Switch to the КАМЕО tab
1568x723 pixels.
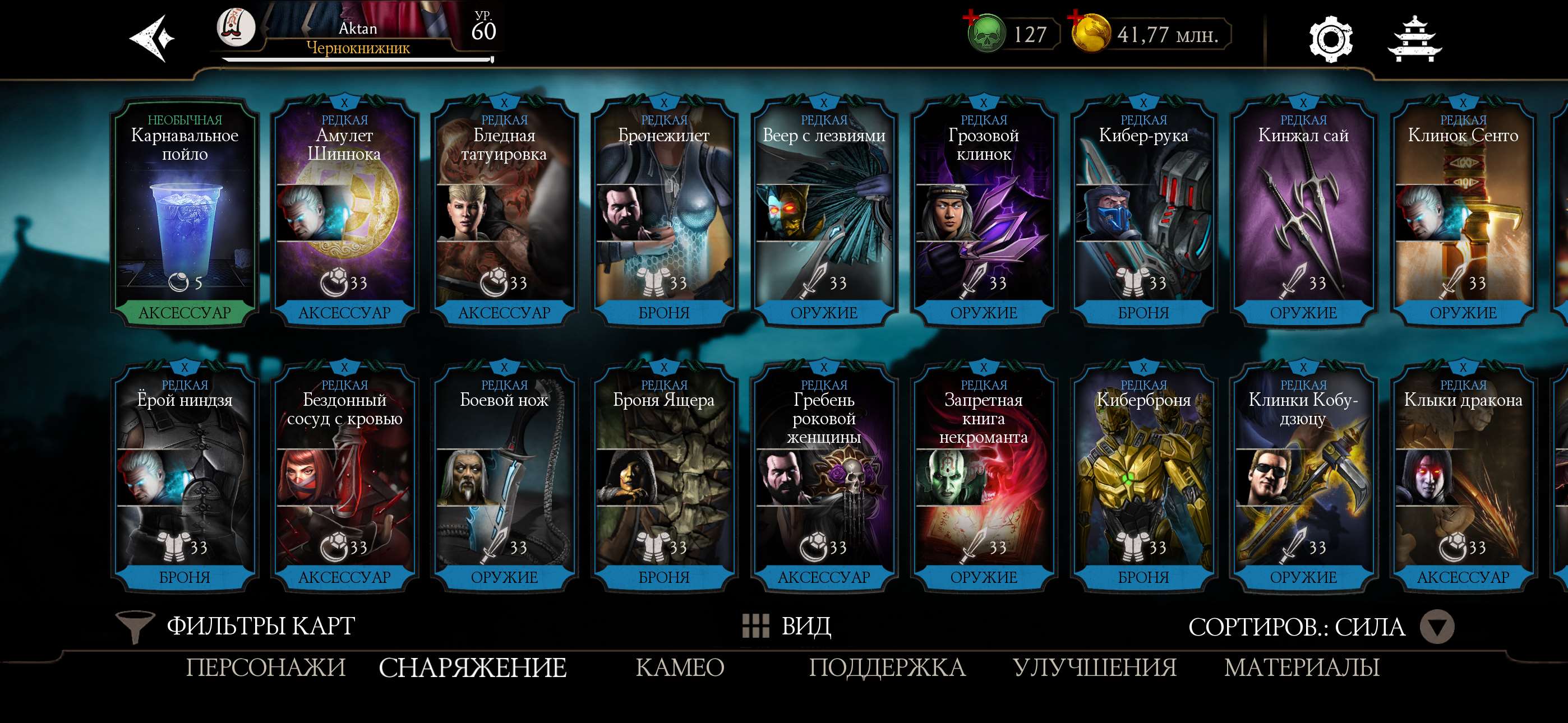[x=680, y=668]
